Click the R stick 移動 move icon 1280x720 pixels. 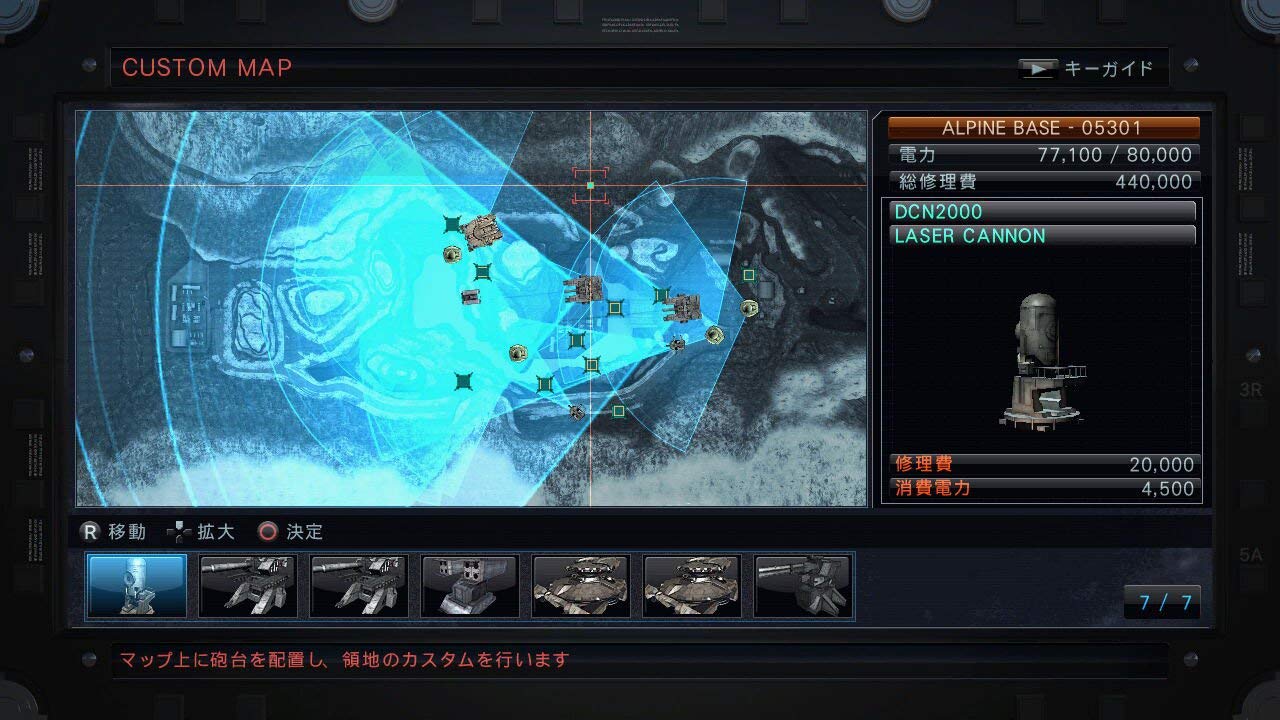click(x=89, y=531)
